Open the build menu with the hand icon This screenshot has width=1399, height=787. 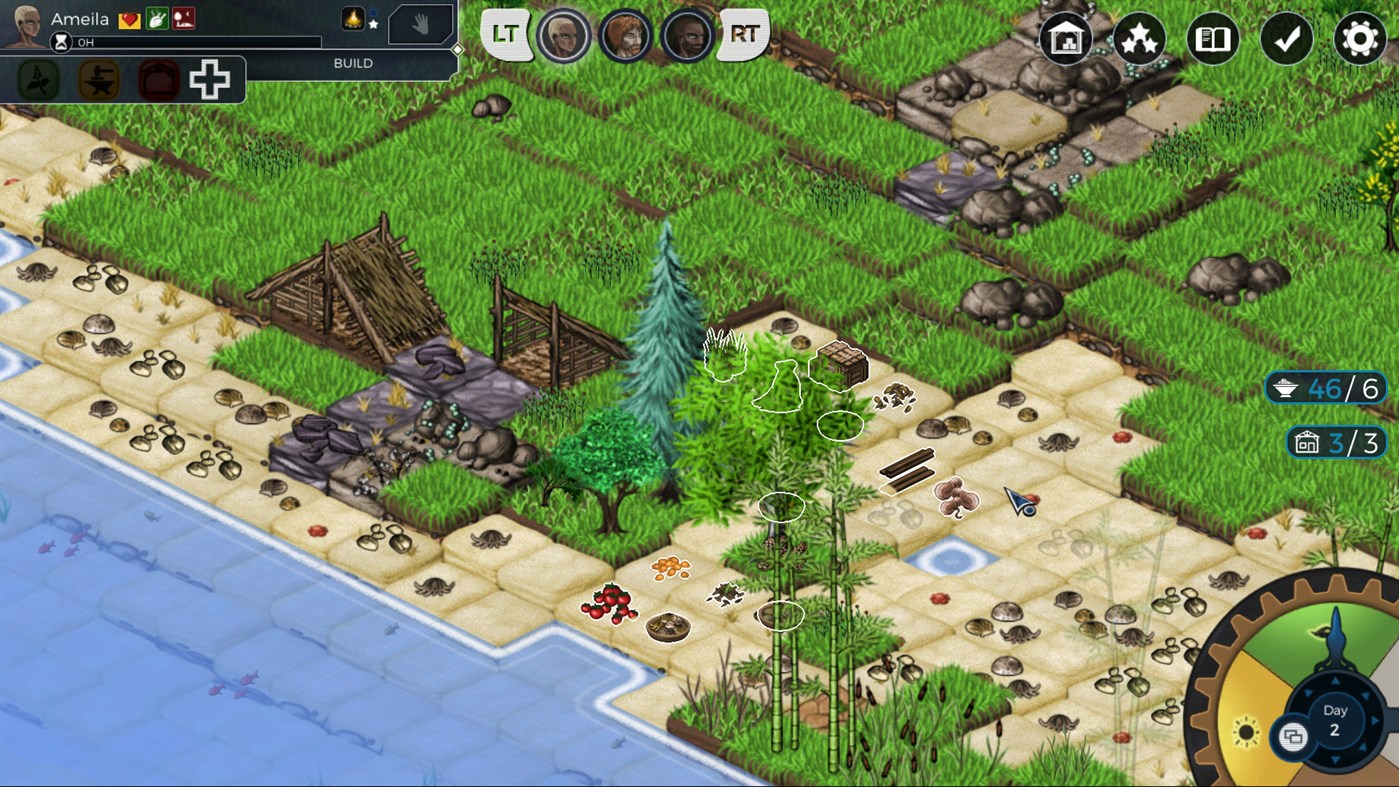click(x=420, y=24)
